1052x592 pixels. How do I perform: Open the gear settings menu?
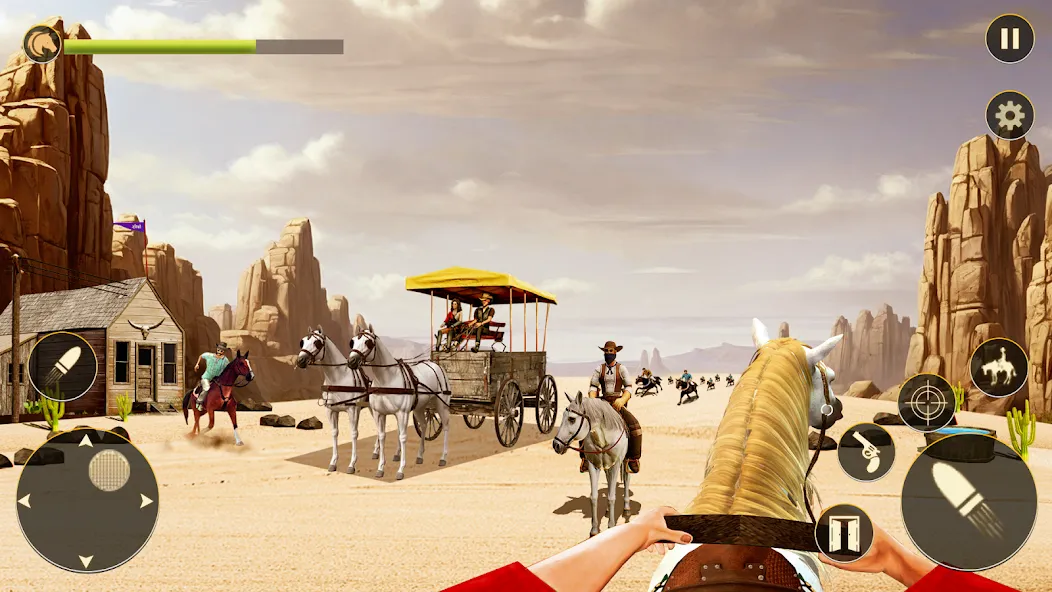(x=1009, y=116)
